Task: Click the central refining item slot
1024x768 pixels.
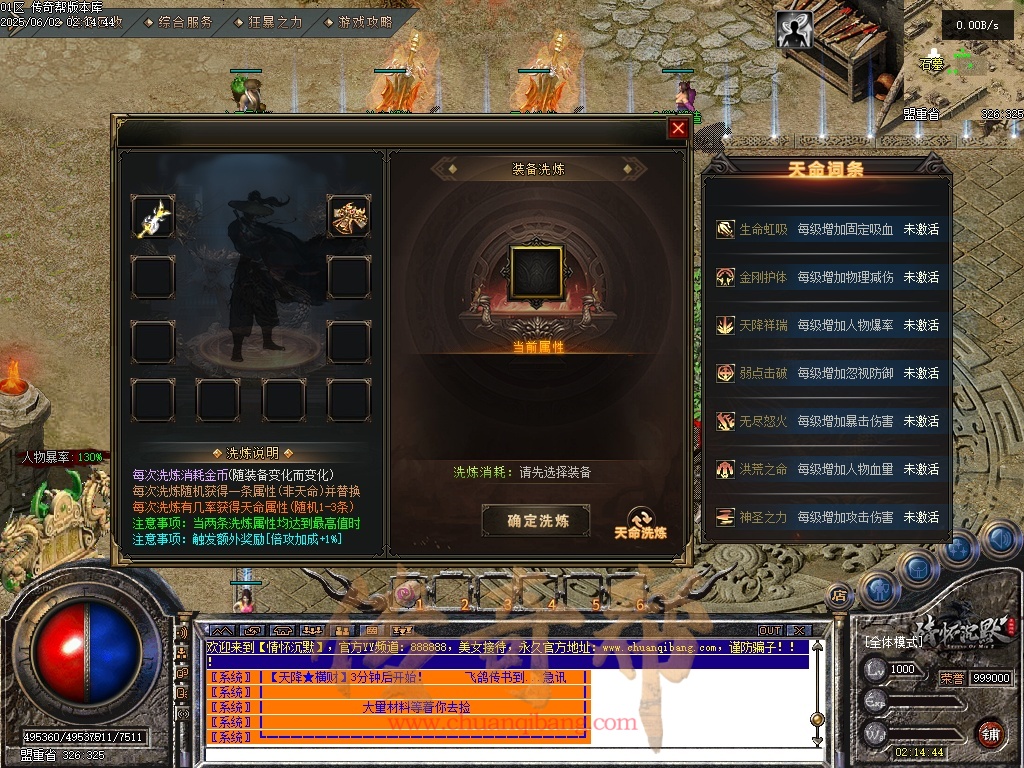Action: coord(537,272)
